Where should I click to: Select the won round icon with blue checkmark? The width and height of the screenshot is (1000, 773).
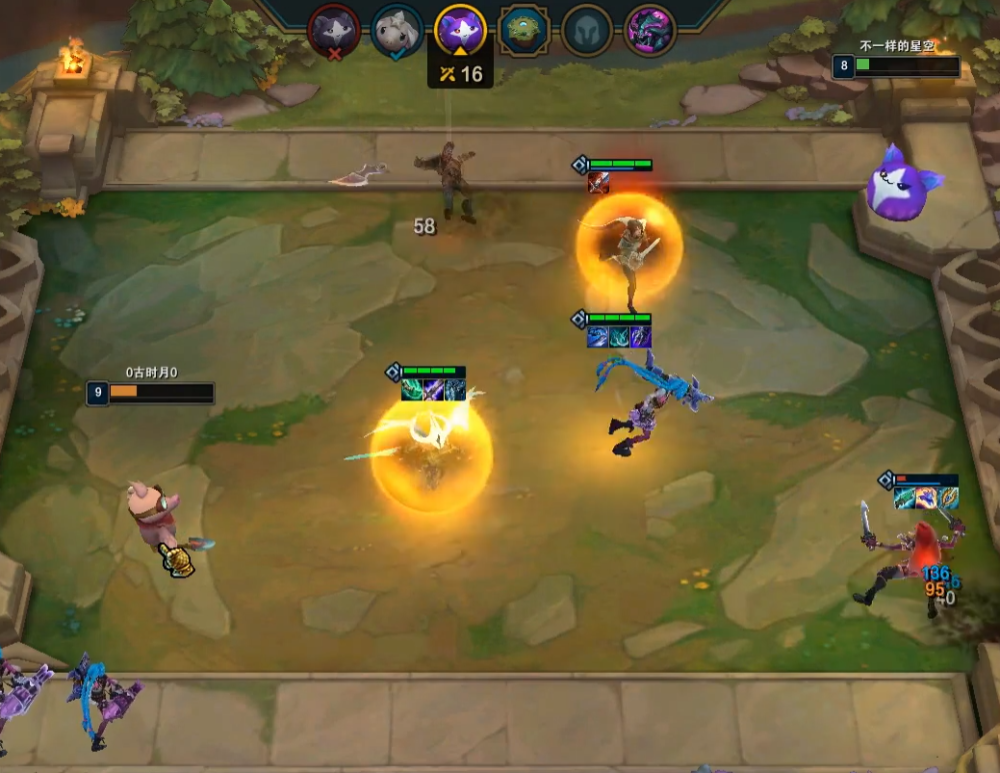click(397, 30)
